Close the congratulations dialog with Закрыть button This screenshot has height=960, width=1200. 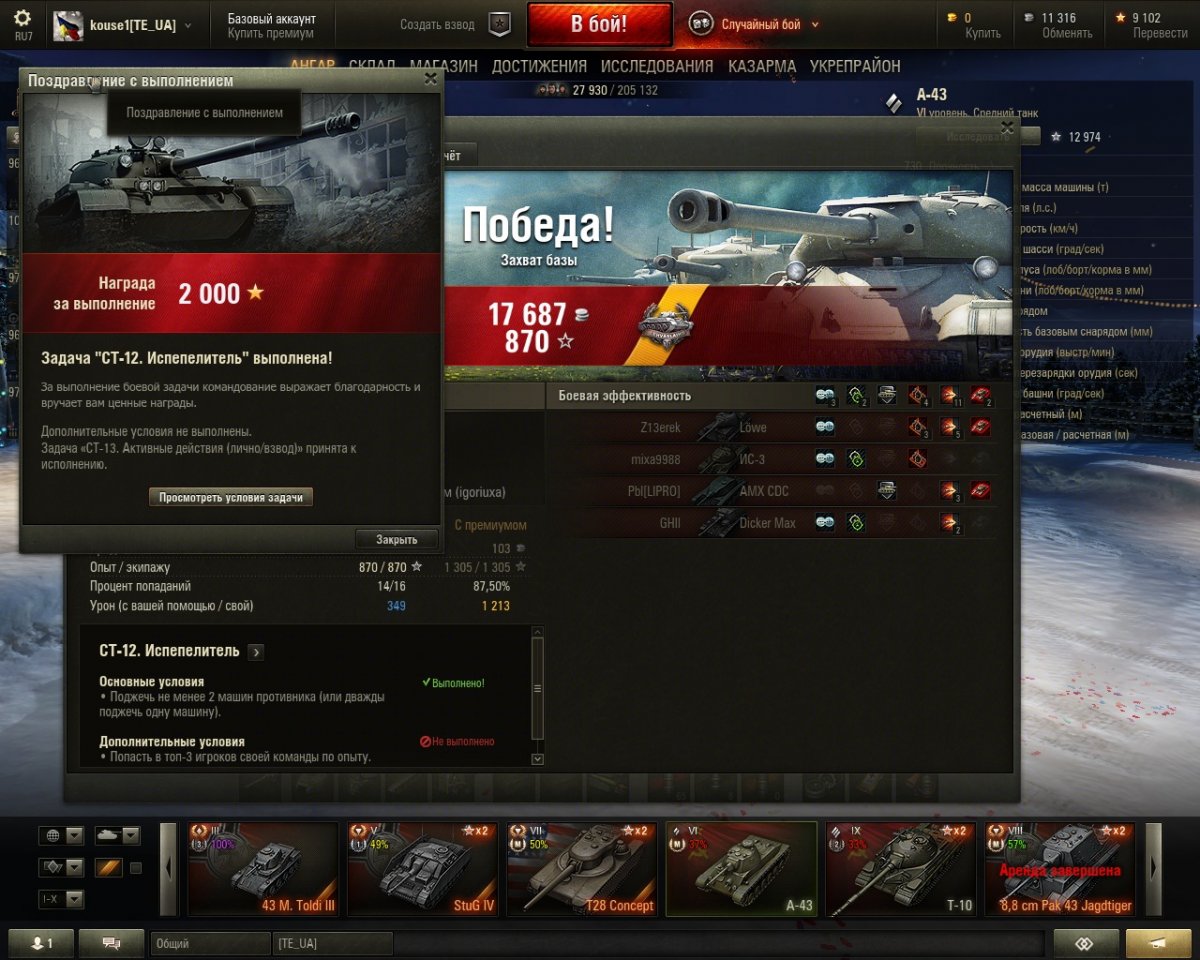(x=397, y=539)
